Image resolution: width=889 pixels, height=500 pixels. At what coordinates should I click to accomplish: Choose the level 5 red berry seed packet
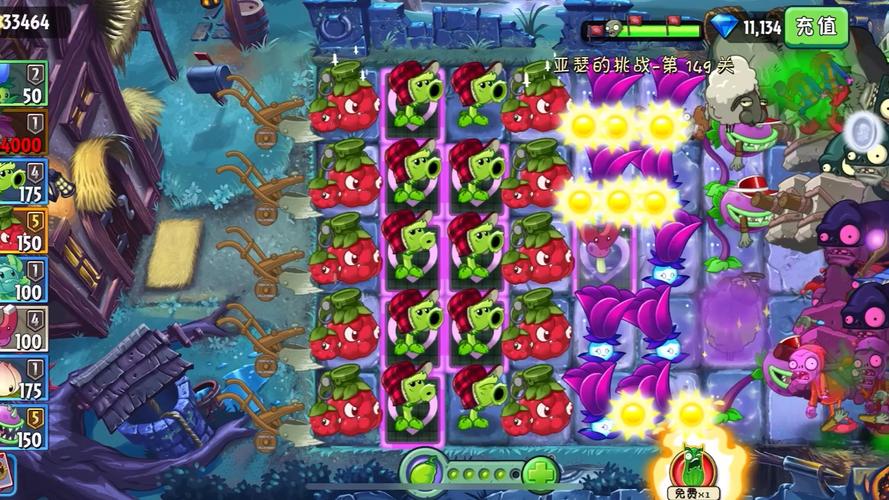coord(22,231)
